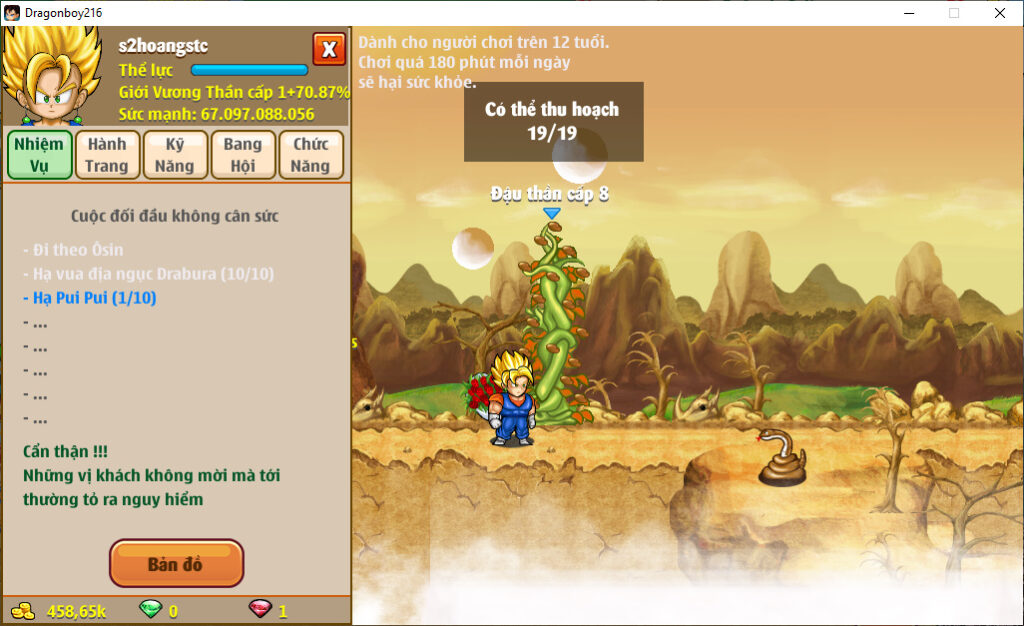Click the blonde character portrait
Viewport: 1024px width, 626px height.
pyautogui.click(x=52, y=77)
